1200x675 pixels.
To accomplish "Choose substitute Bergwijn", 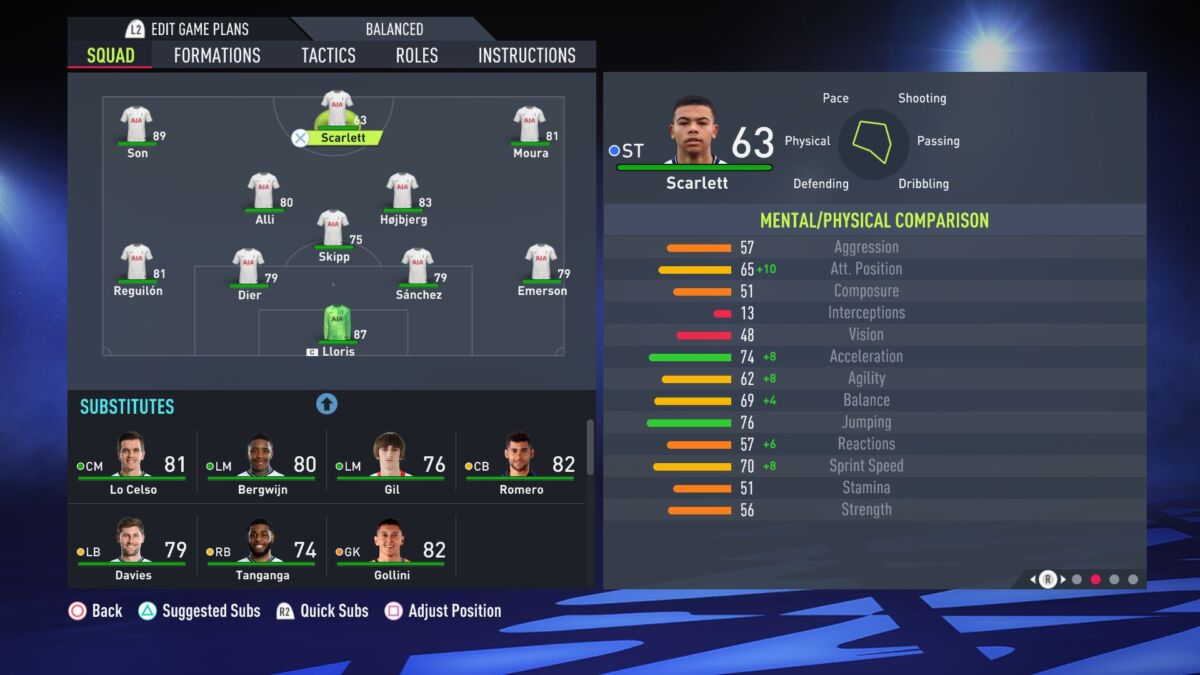I will click(x=262, y=464).
